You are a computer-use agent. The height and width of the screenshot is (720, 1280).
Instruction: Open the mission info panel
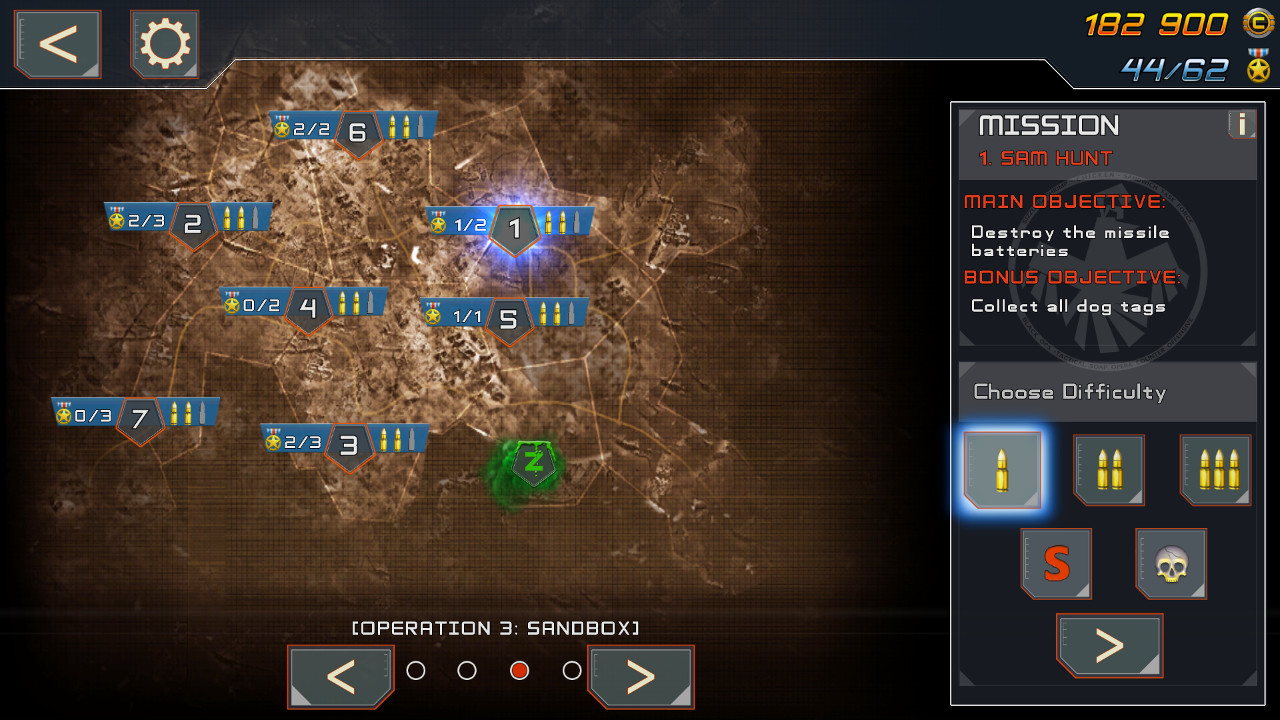pos(1240,124)
